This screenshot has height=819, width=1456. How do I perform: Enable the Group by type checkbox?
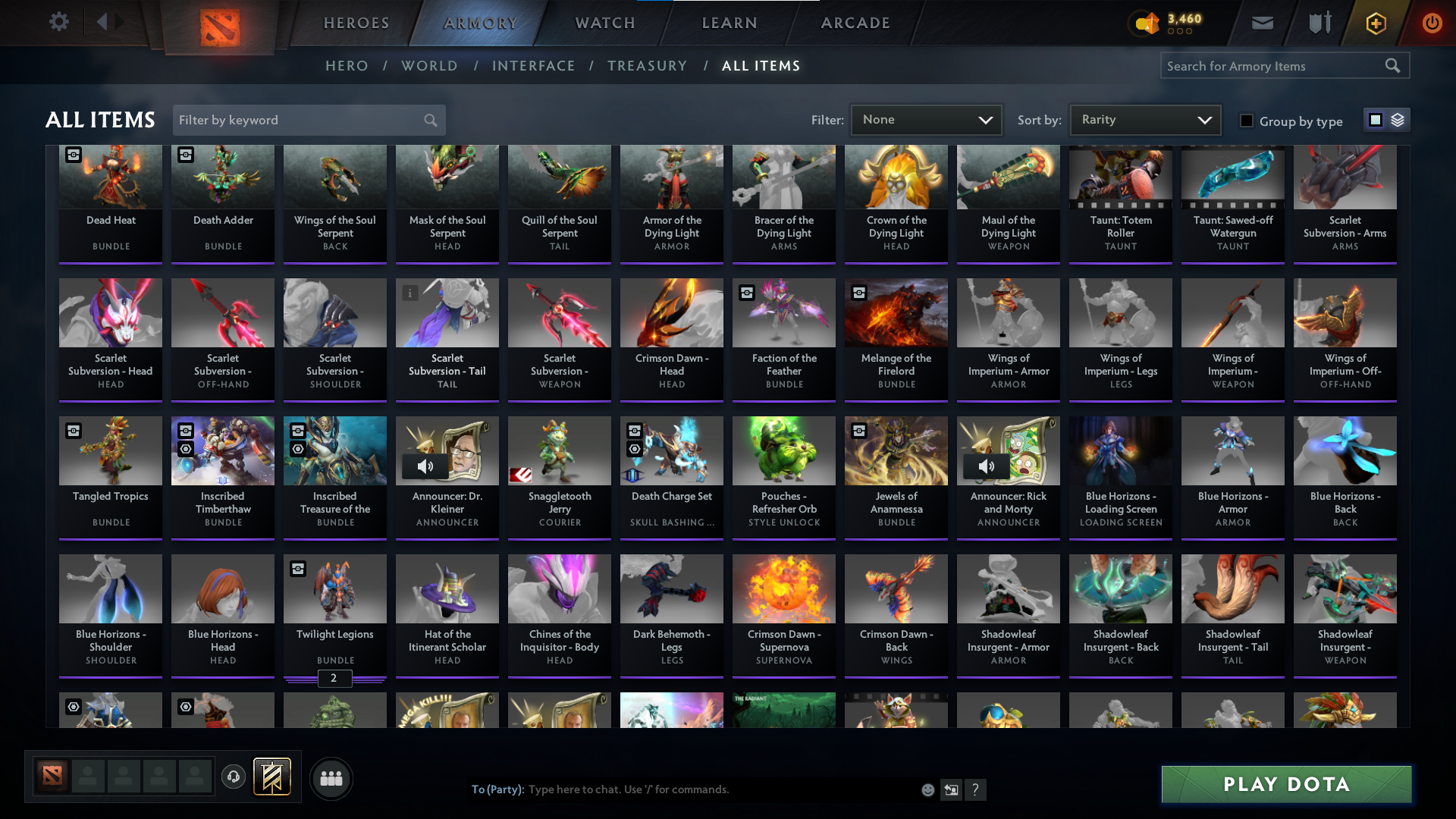tap(1247, 121)
